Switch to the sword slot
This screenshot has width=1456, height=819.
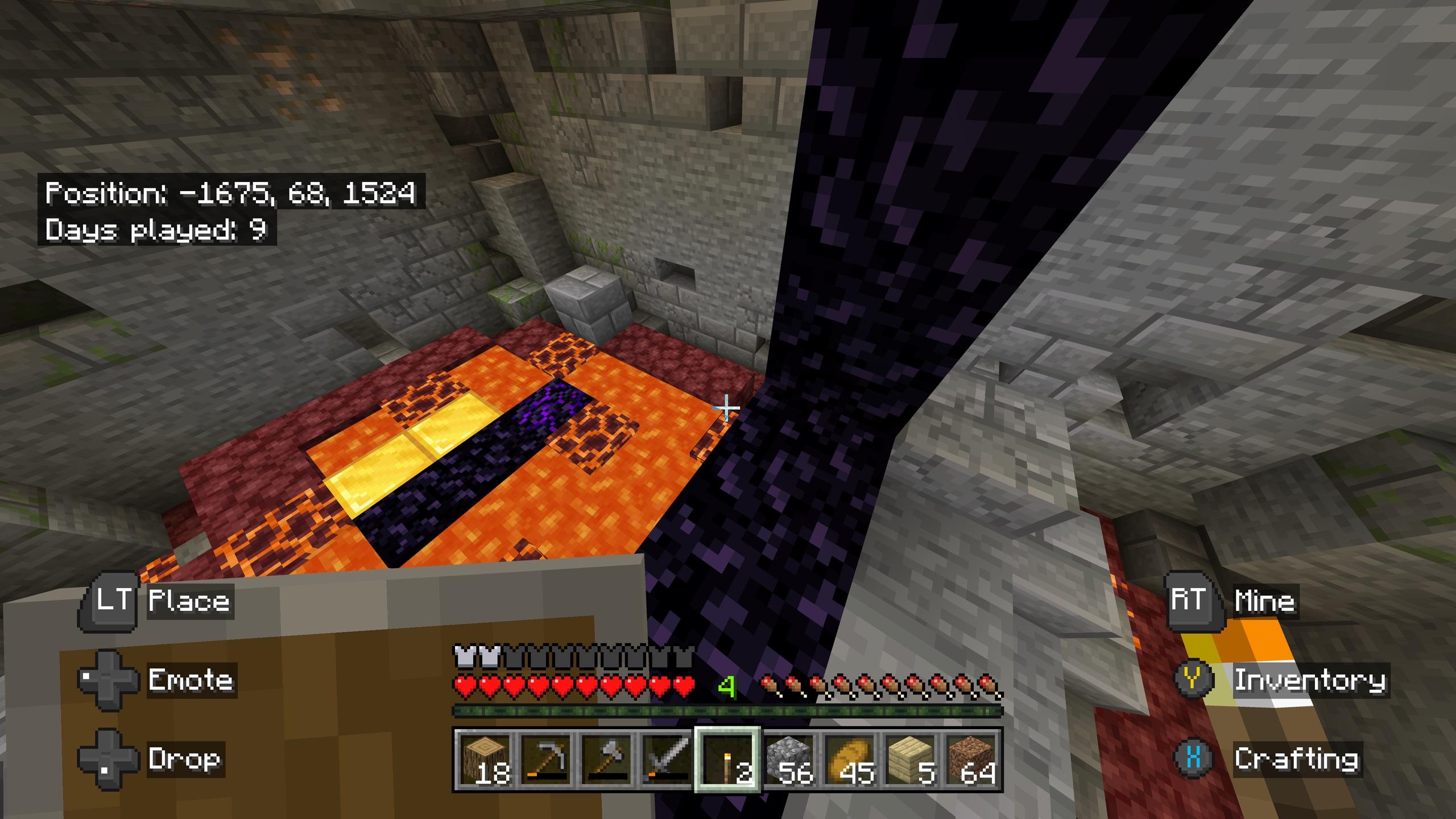(667, 759)
